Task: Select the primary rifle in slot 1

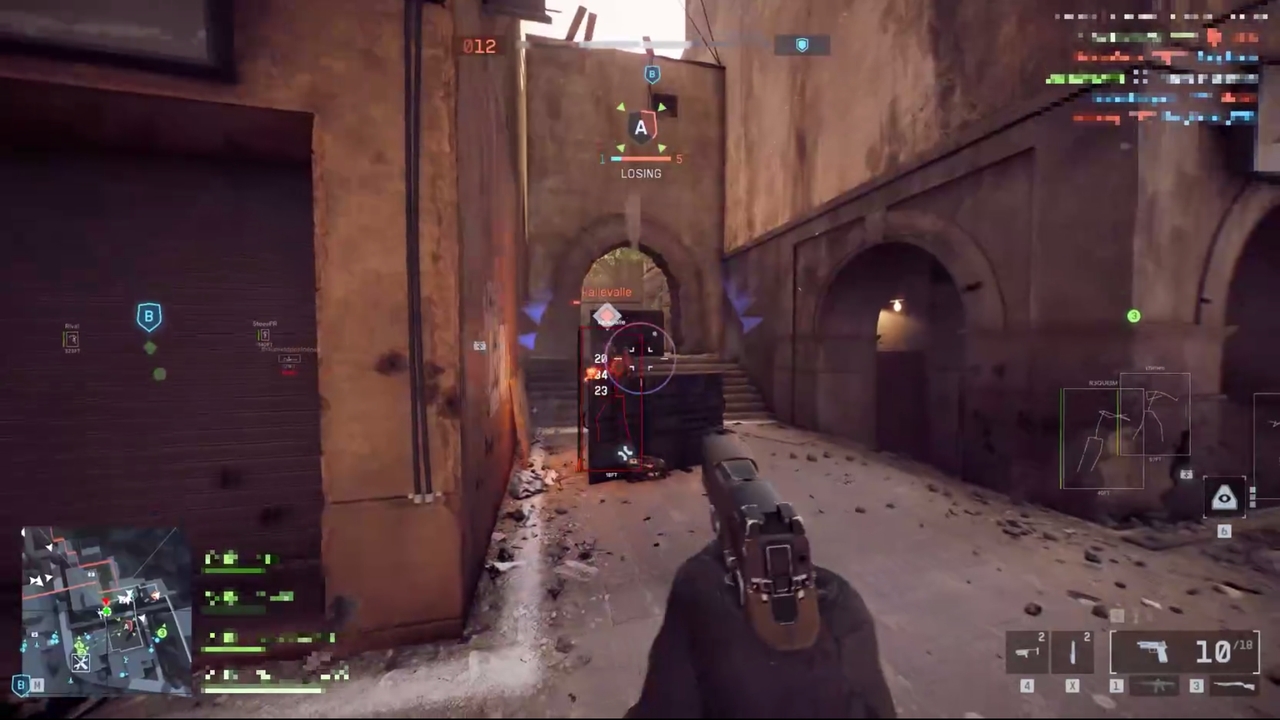Action: point(1155,685)
